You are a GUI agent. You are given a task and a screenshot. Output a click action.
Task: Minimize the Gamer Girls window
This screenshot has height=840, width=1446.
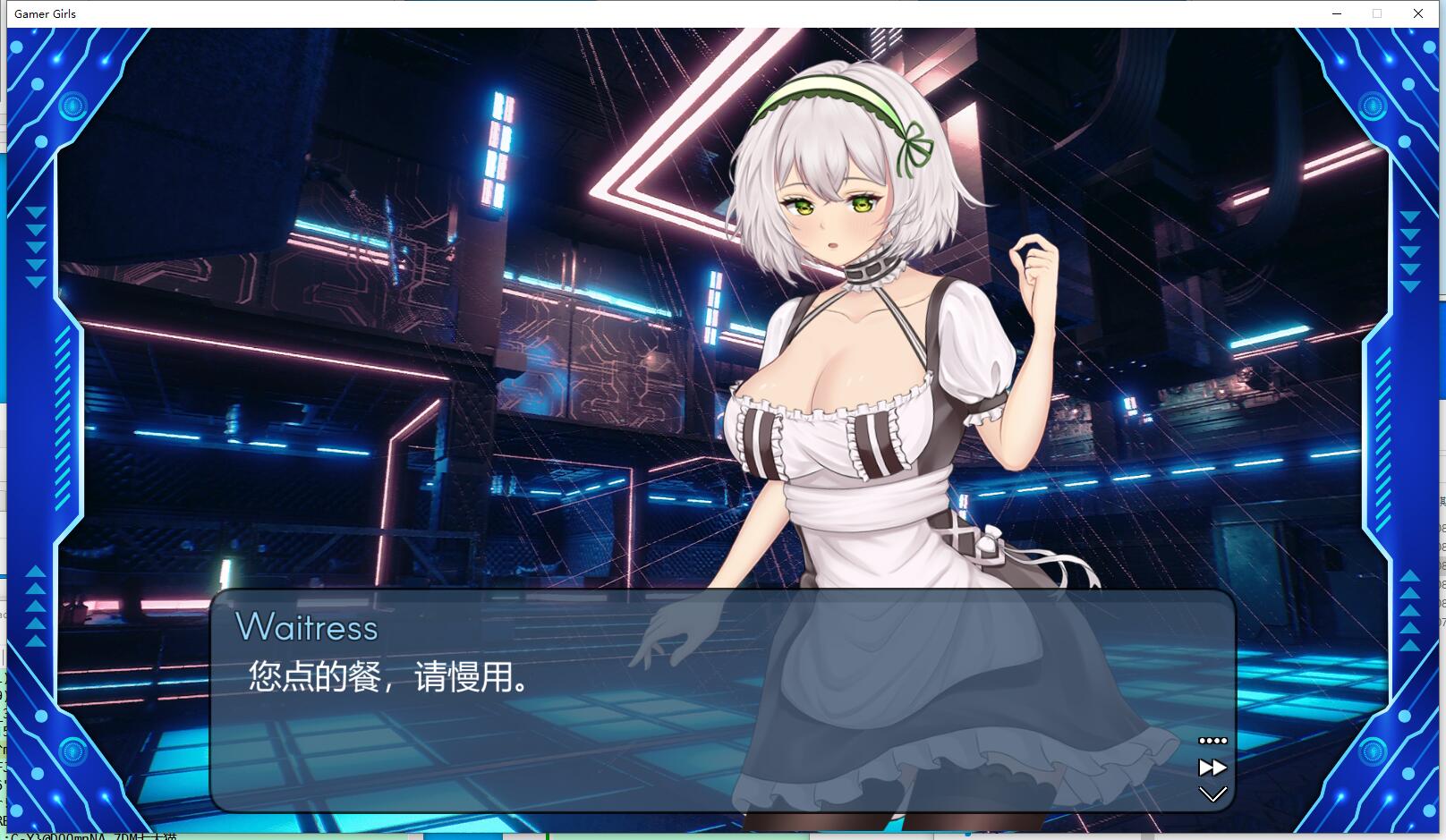click(1337, 13)
